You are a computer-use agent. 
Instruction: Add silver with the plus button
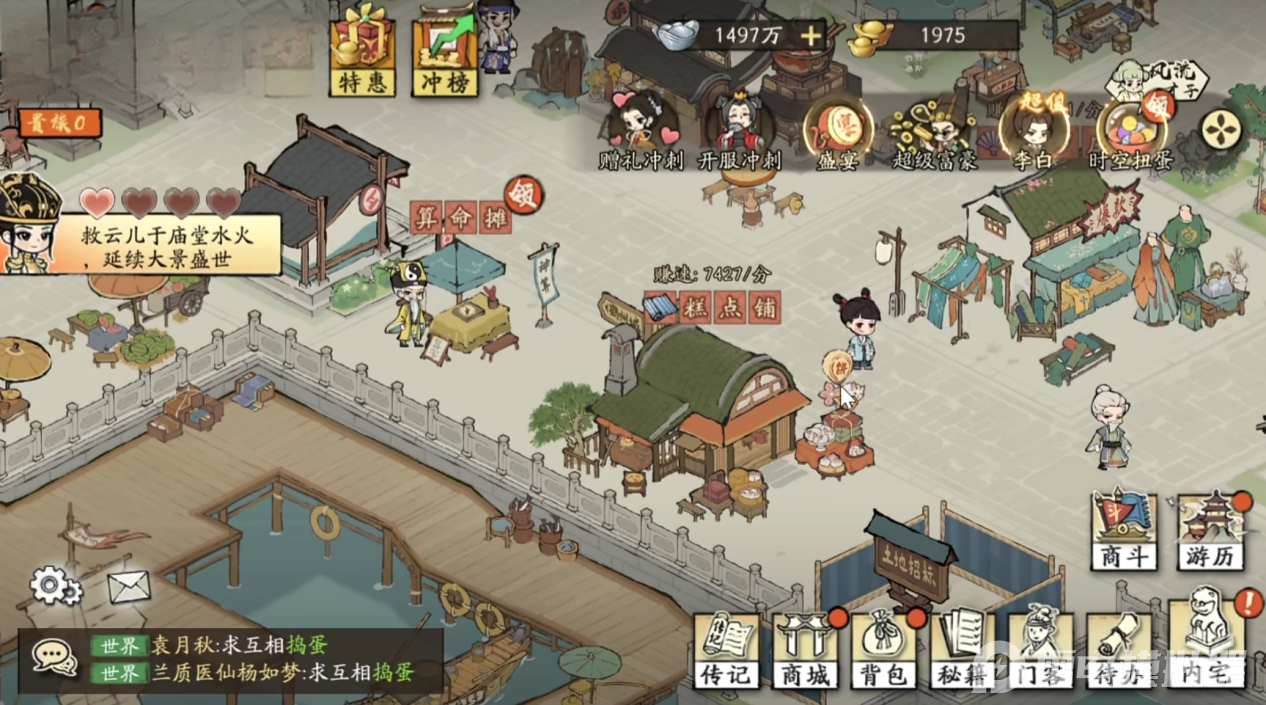[x=810, y=37]
